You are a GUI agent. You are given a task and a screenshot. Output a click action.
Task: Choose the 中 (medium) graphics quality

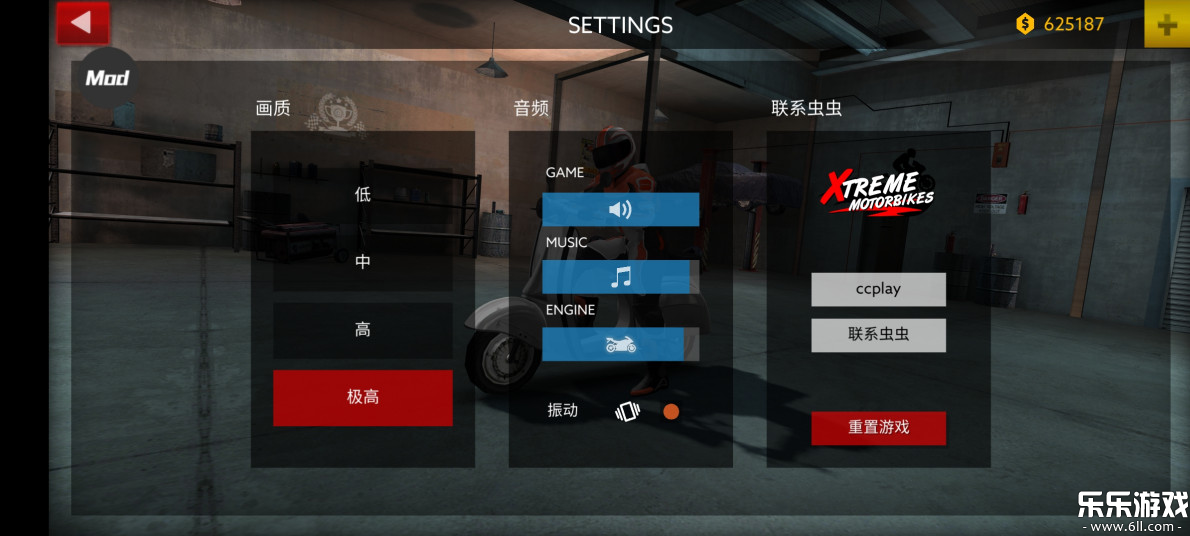[x=362, y=262]
